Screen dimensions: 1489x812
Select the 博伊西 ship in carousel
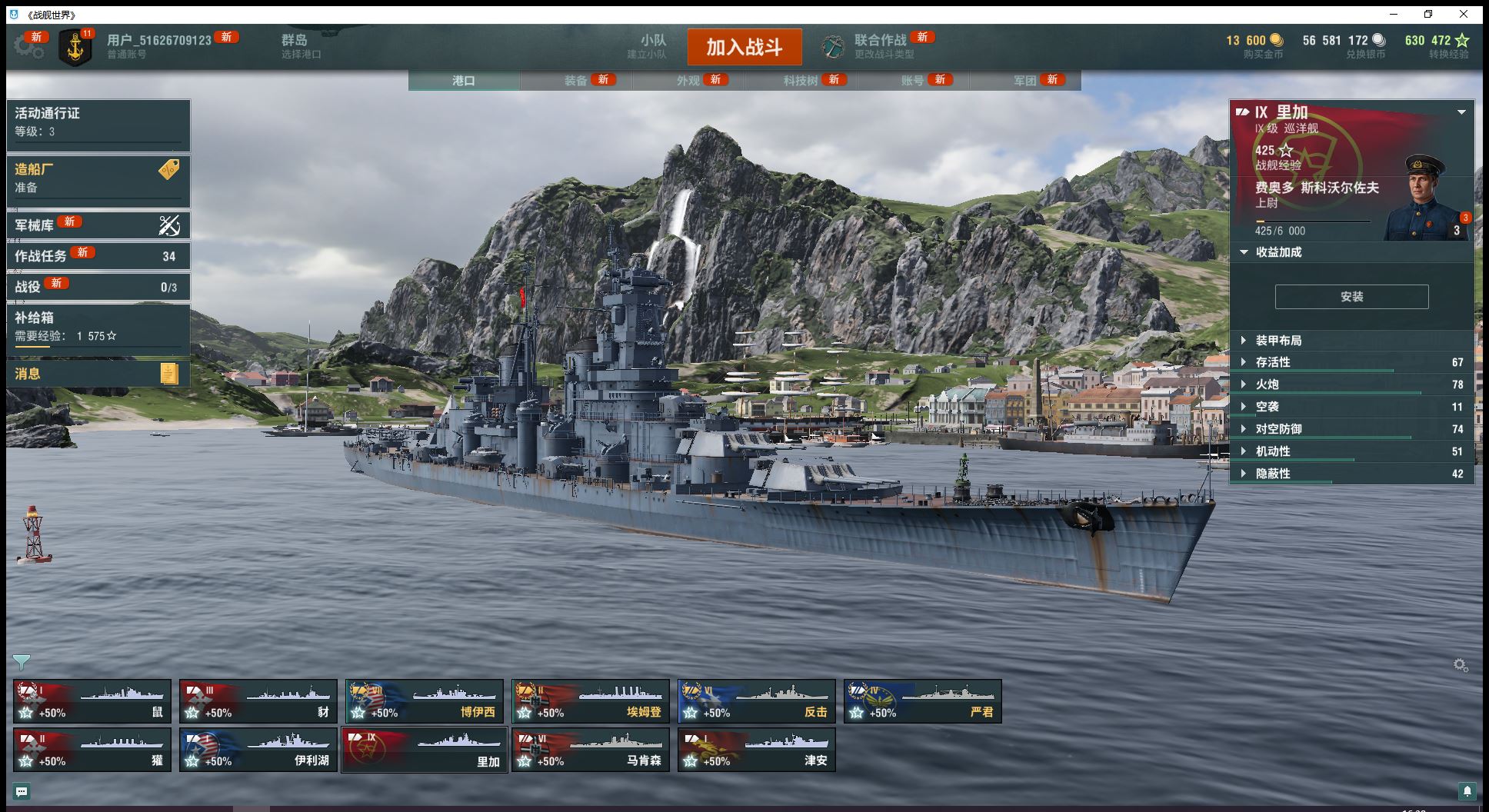pos(424,701)
